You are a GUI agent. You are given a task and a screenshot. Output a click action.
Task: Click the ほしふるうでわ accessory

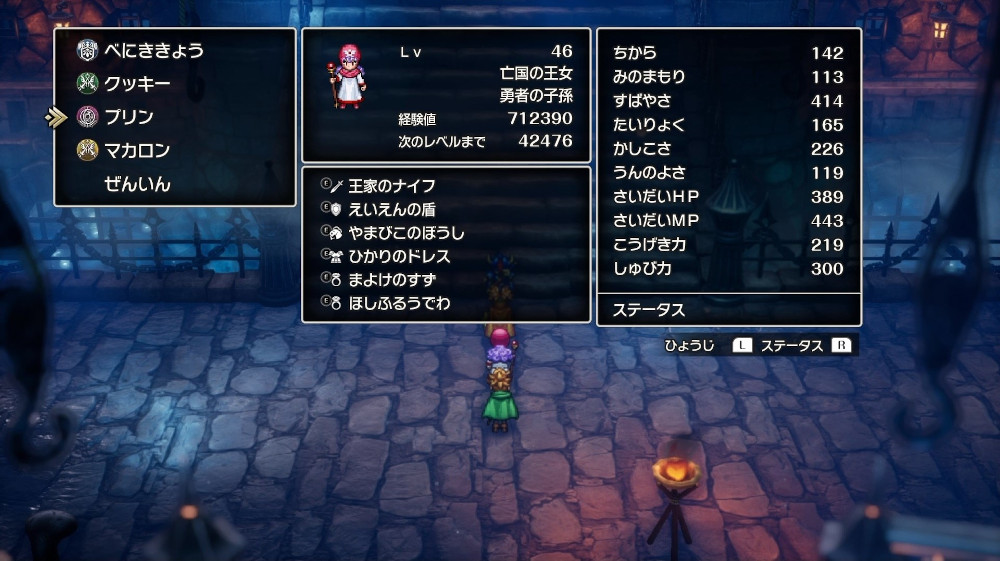click(398, 302)
